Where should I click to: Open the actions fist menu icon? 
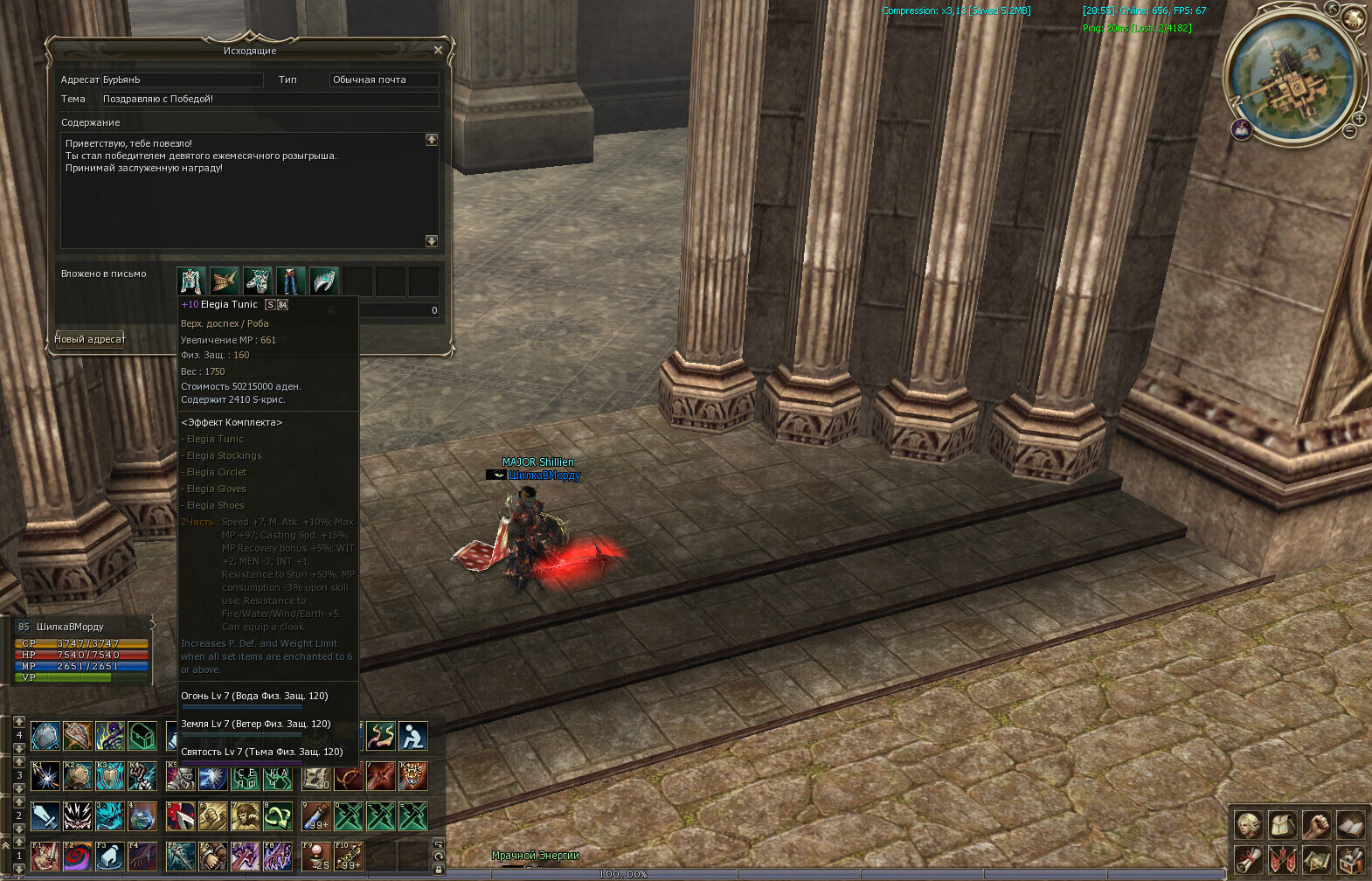[1316, 823]
